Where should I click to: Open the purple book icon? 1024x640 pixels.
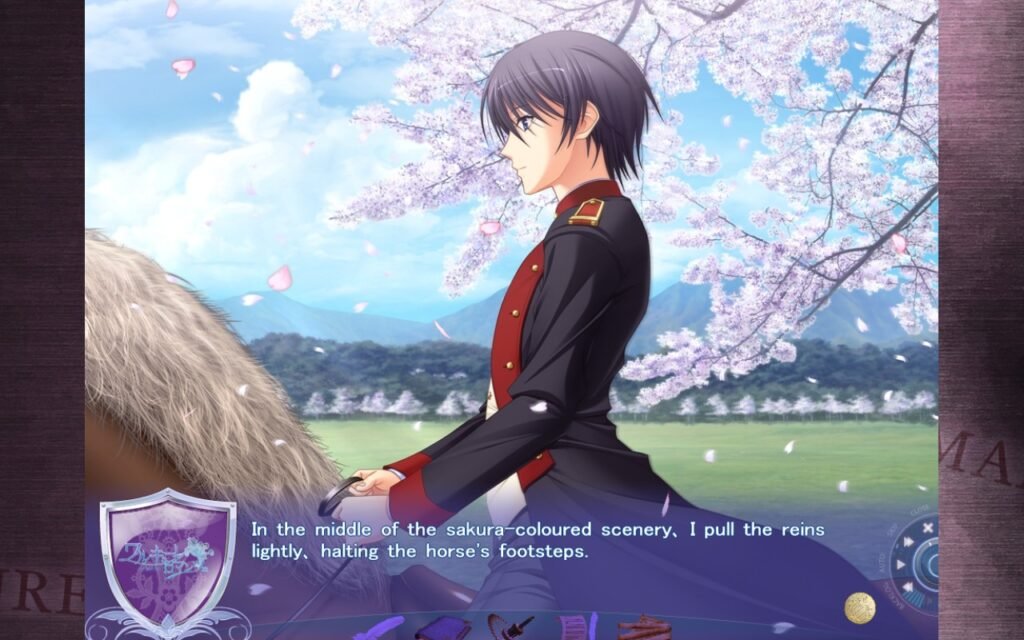pos(444,629)
